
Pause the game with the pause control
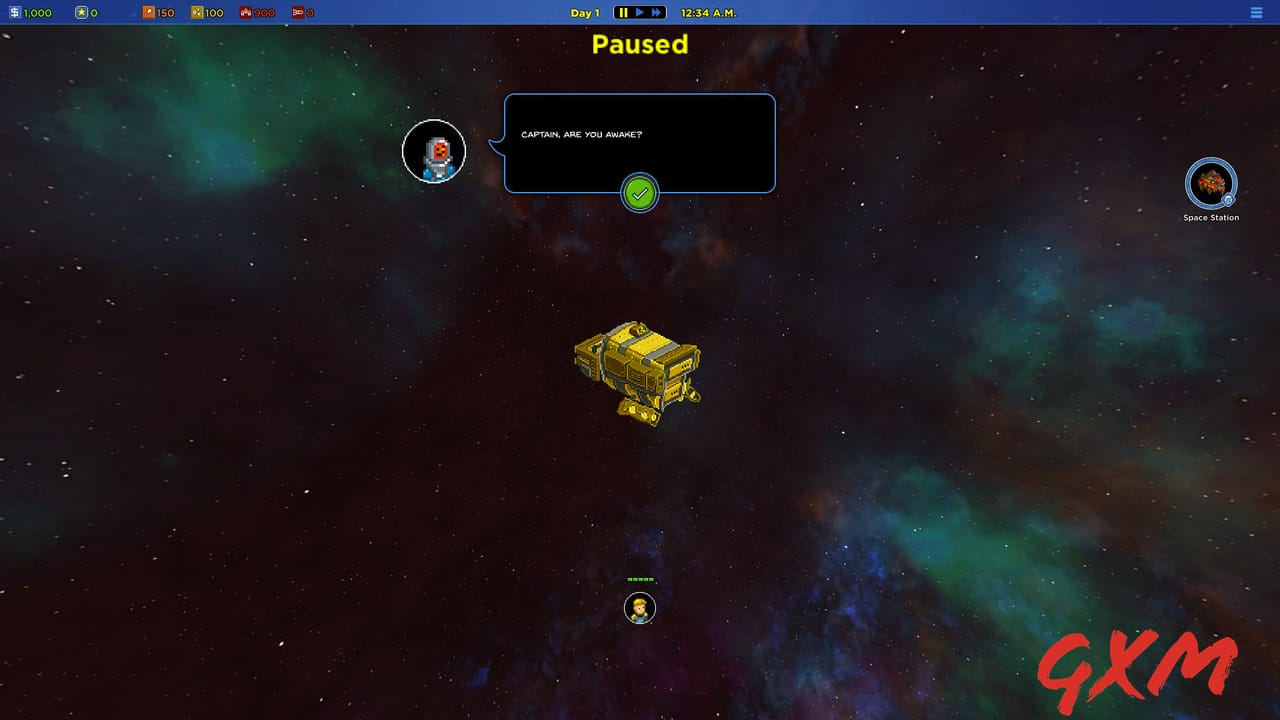pyautogui.click(x=624, y=12)
